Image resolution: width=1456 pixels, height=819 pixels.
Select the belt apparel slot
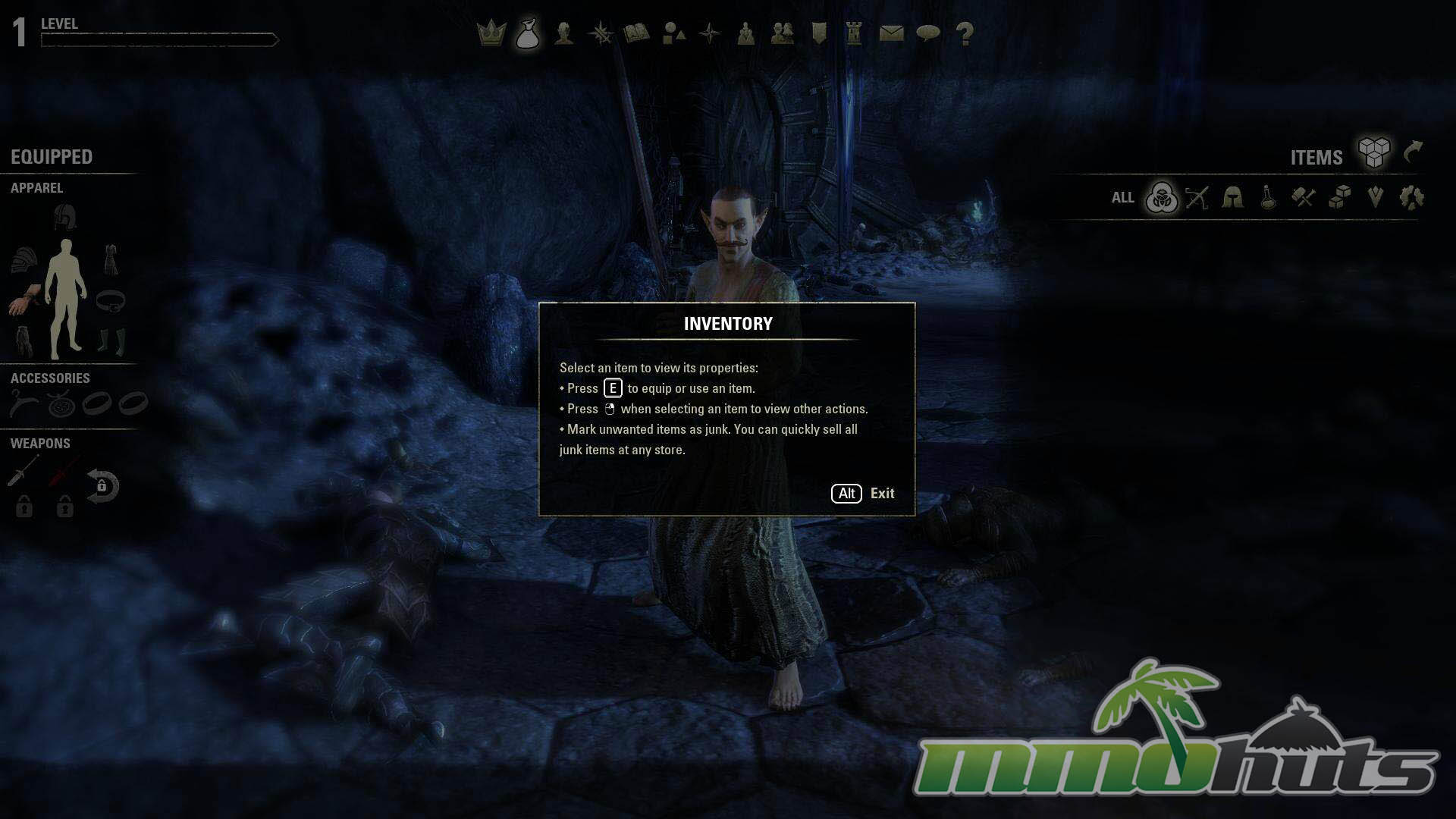click(111, 300)
